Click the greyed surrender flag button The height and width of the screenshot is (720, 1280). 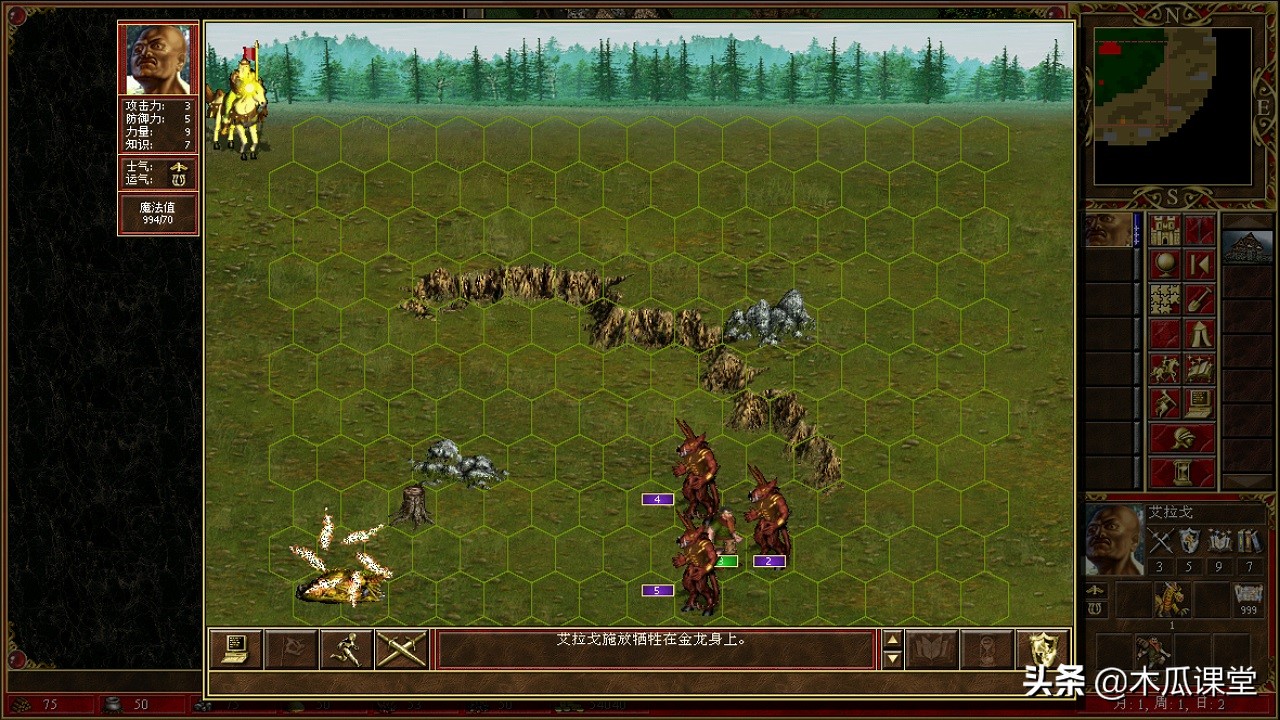click(291, 649)
